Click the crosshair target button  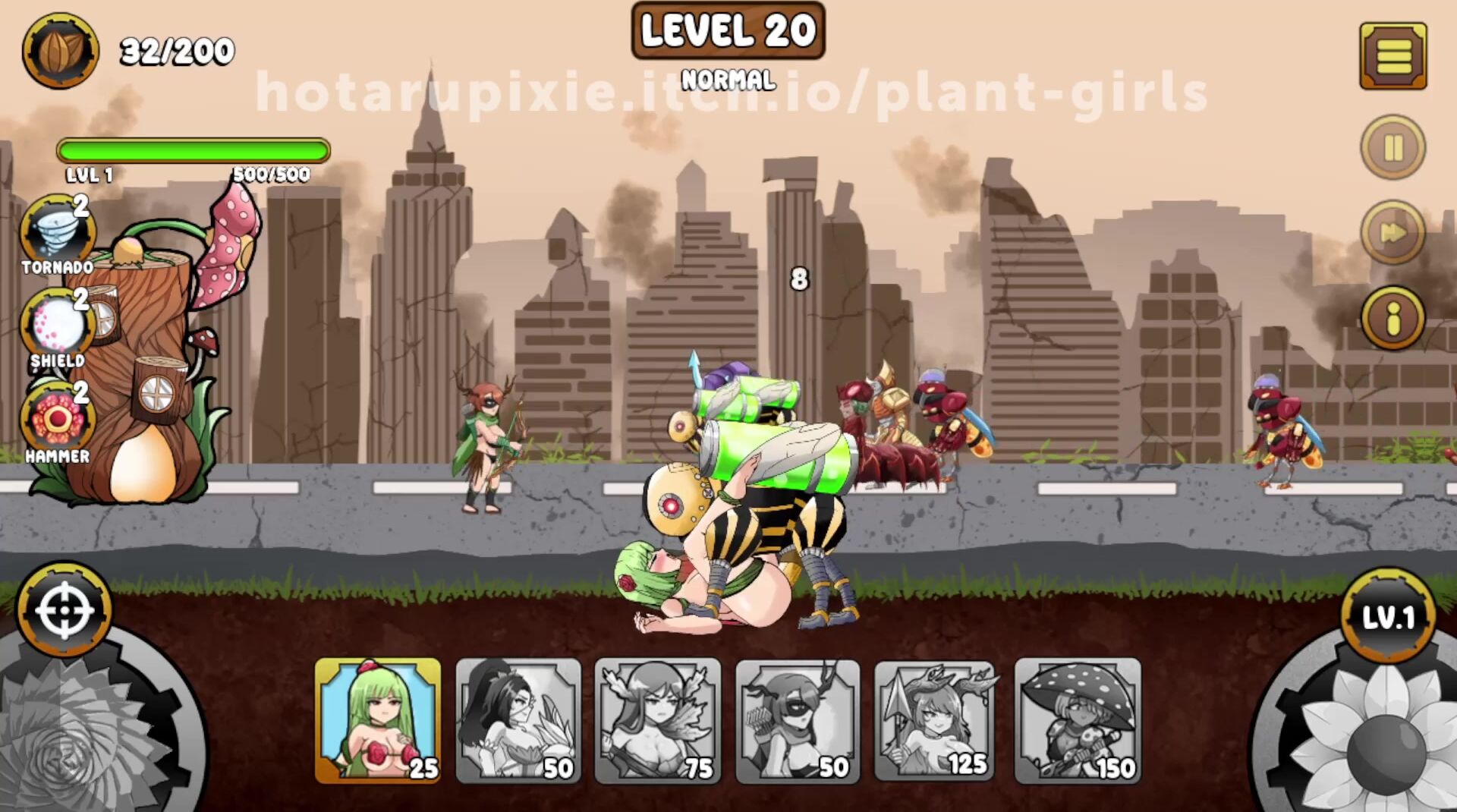click(65, 610)
